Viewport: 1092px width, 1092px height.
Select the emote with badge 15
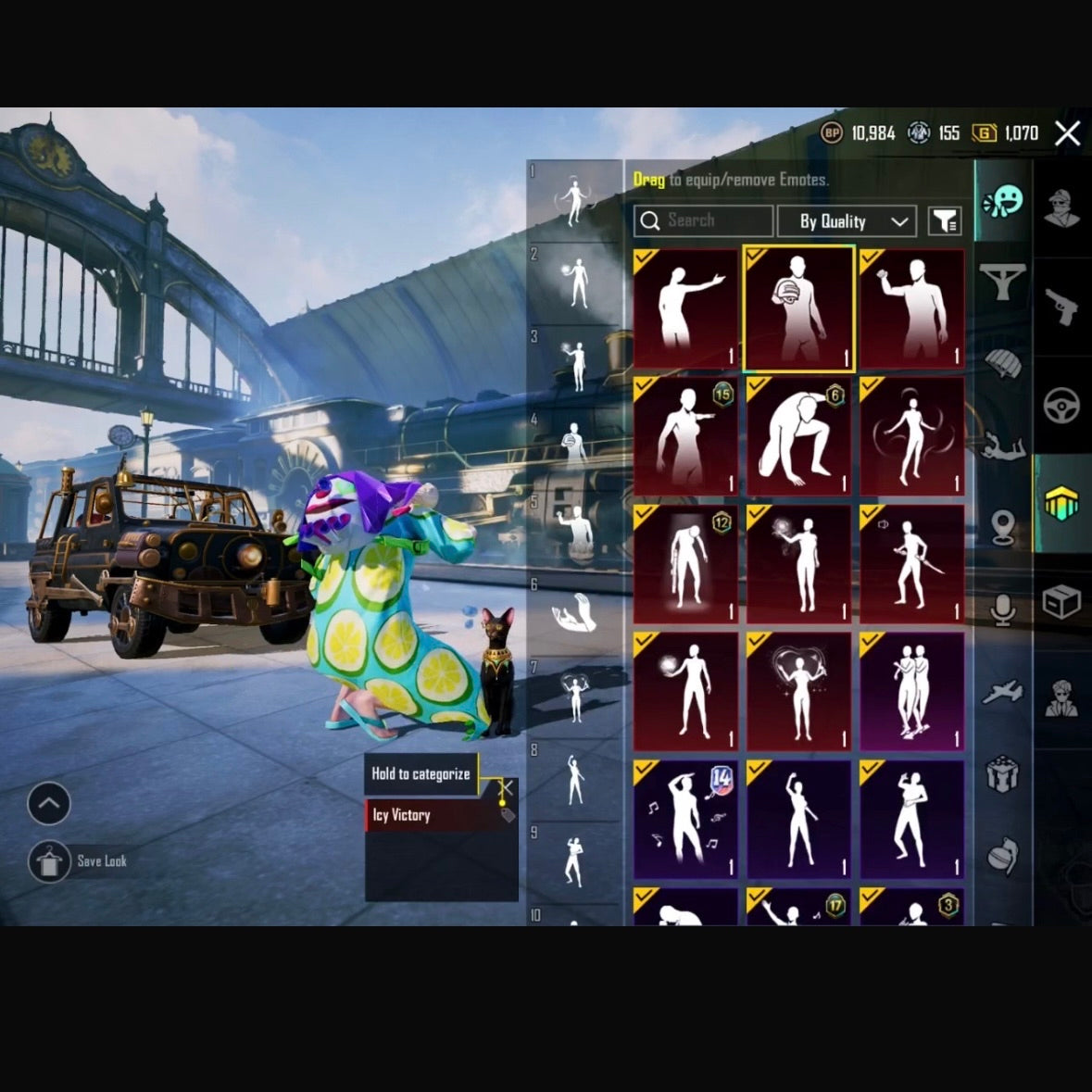(685, 436)
